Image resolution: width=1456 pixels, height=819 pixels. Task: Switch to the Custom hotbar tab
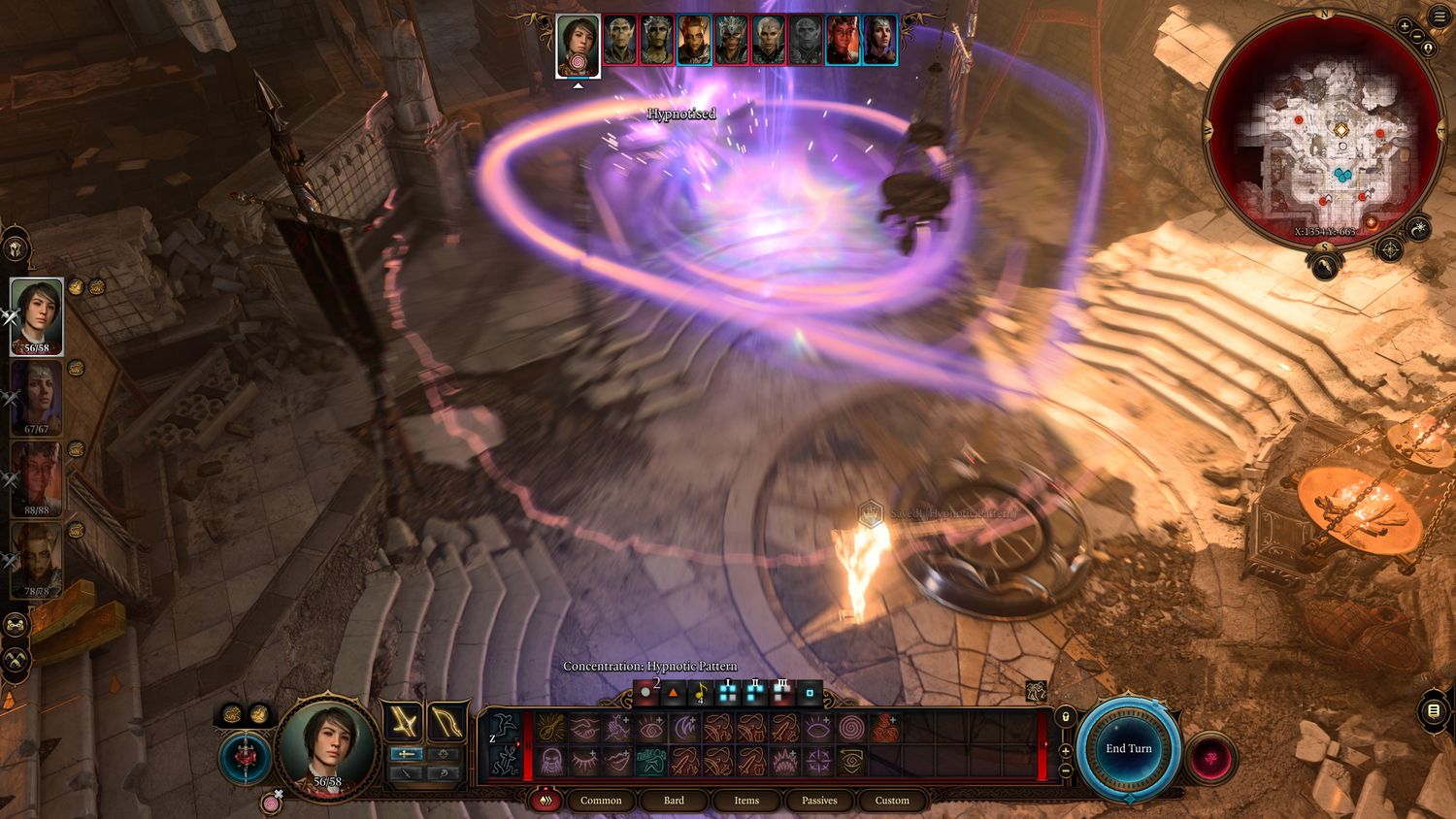[892, 801]
